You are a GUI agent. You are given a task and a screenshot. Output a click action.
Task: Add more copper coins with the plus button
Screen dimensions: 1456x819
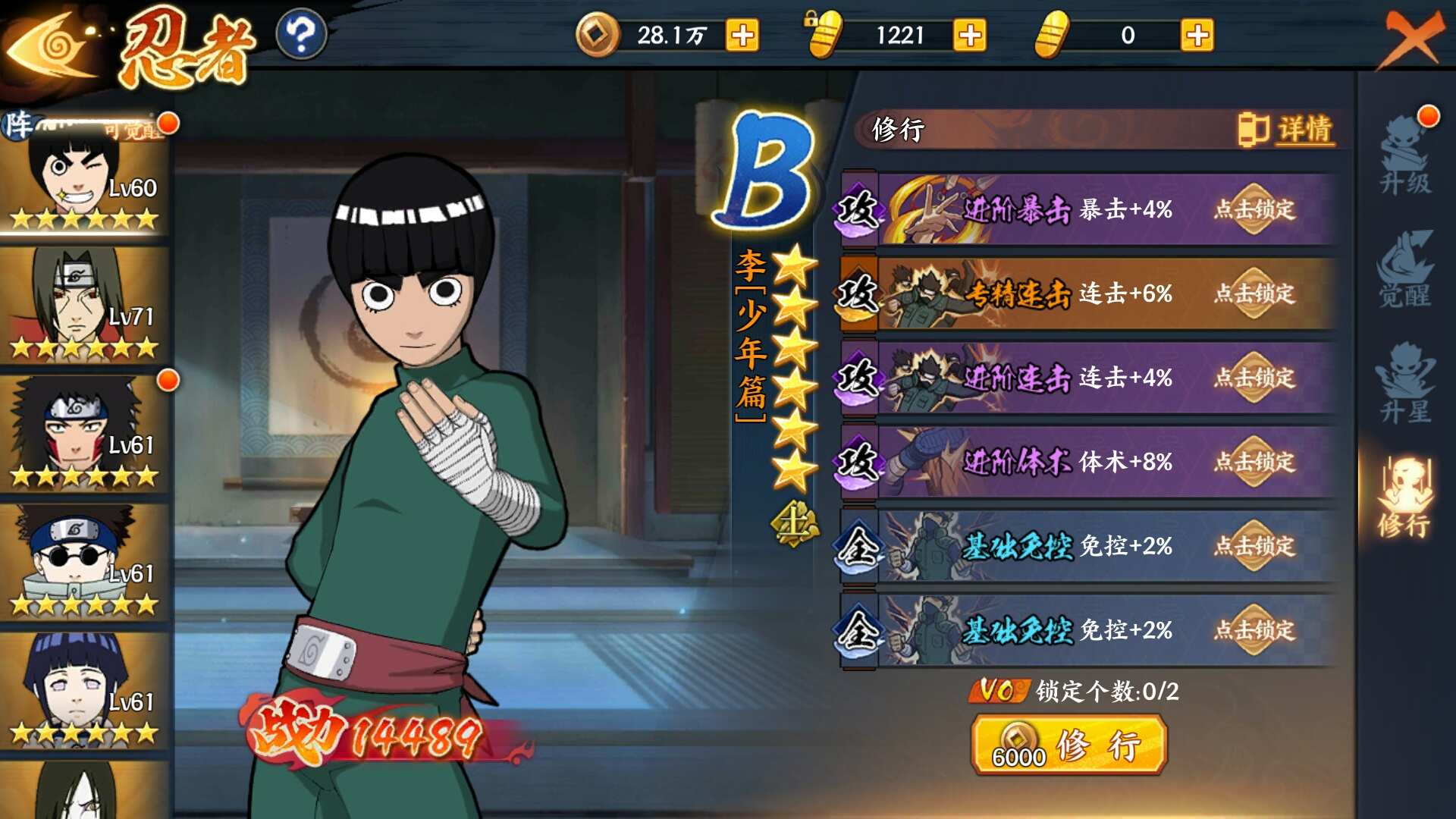click(742, 36)
